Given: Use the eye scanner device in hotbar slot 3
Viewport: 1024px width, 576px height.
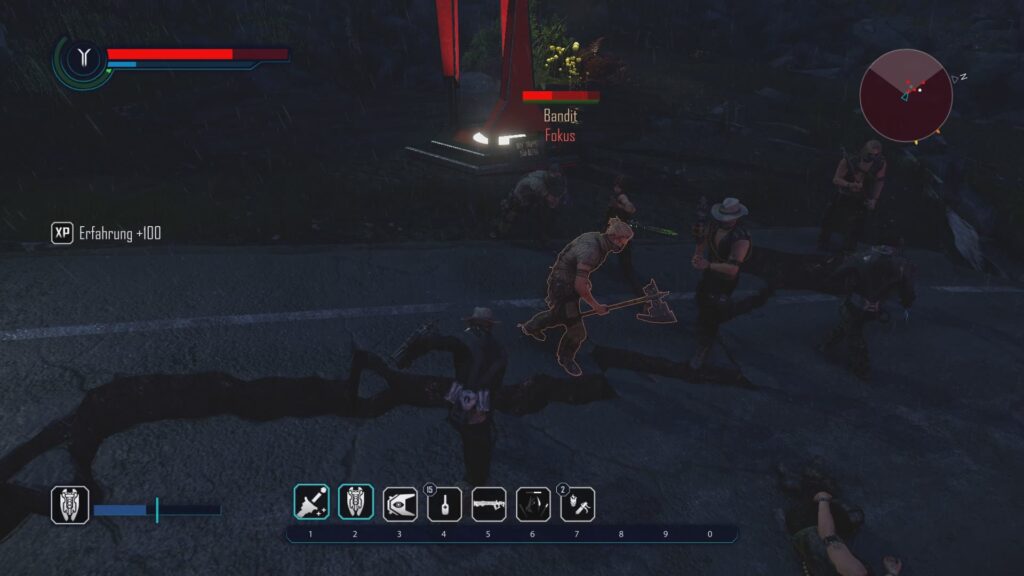Looking at the screenshot, I should click(400, 504).
